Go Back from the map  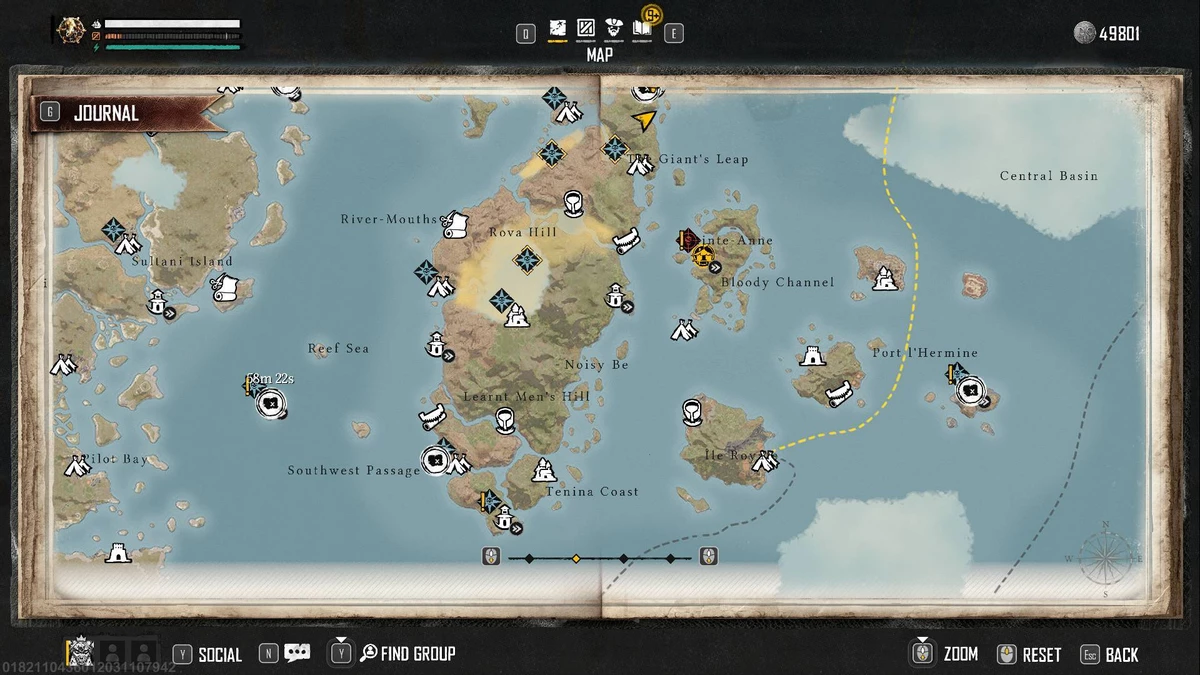point(1121,655)
